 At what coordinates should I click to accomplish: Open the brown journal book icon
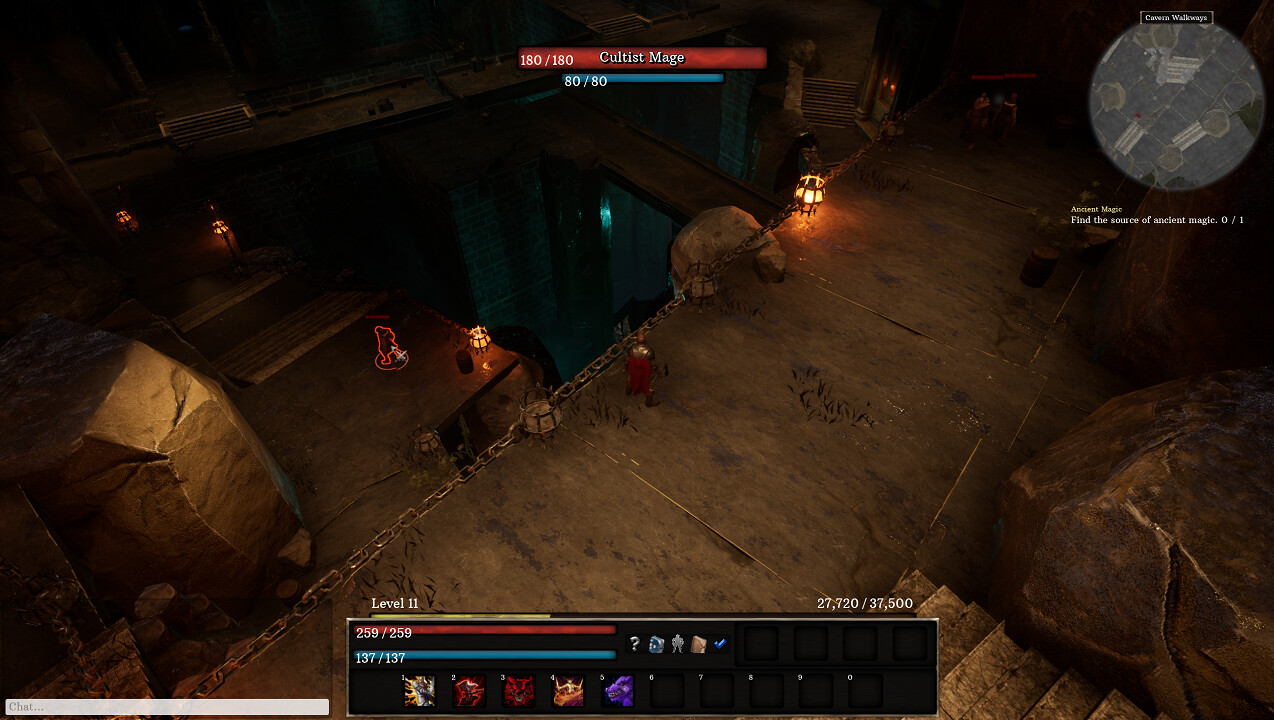tap(699, 644)
